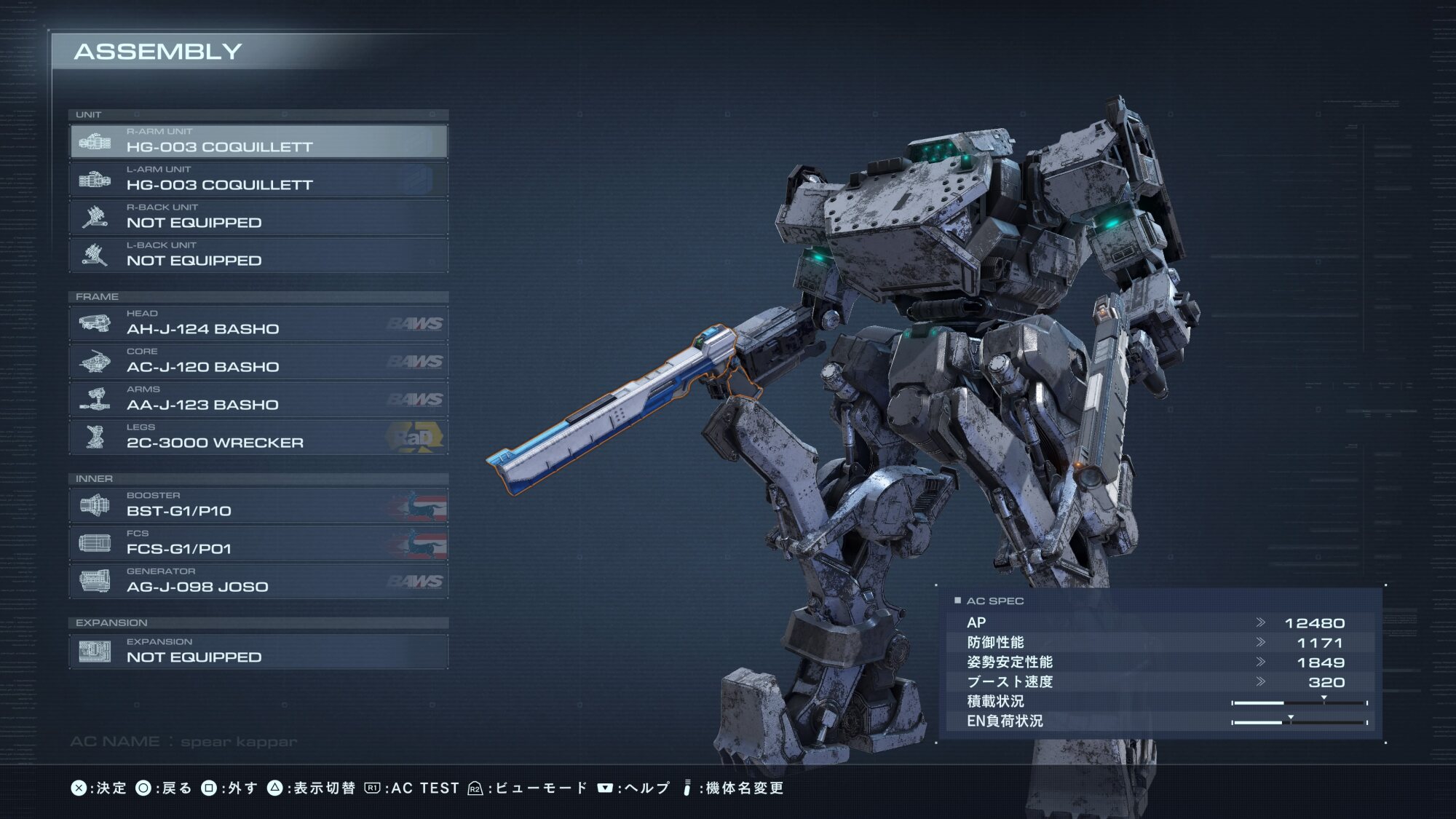The image size is (1456, 819).
Task: Select the LEGS 2C-3000 WRECKER entry
Action: [x=258, y=437]
